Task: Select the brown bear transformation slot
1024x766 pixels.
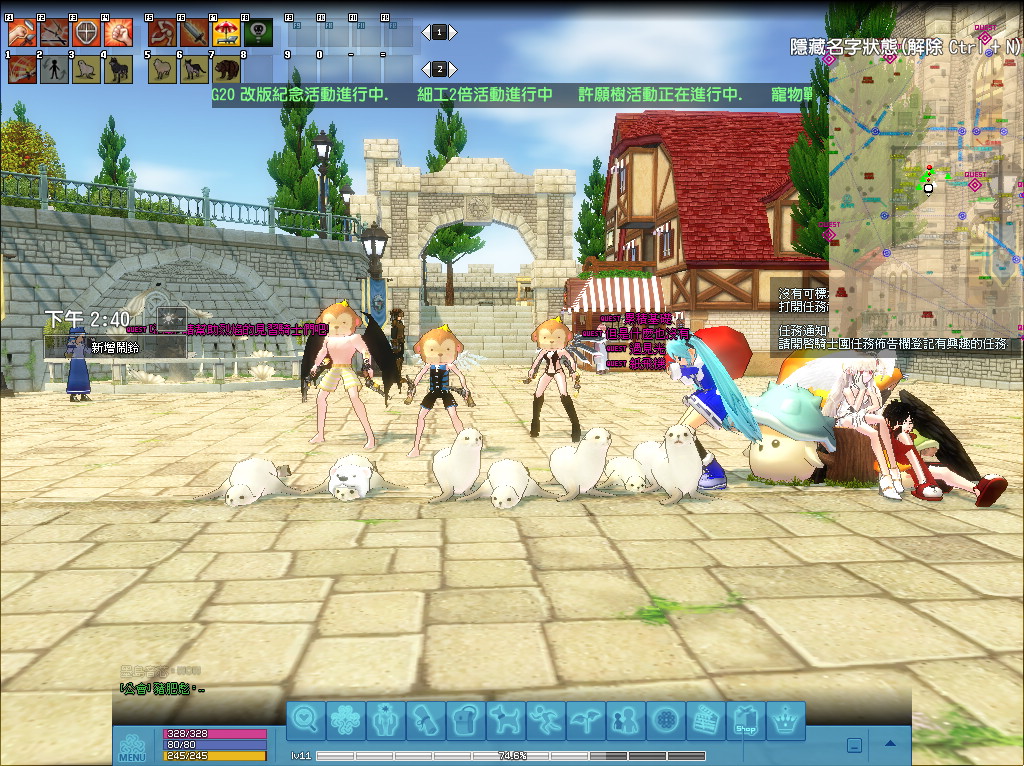Action: pos(225,69)
